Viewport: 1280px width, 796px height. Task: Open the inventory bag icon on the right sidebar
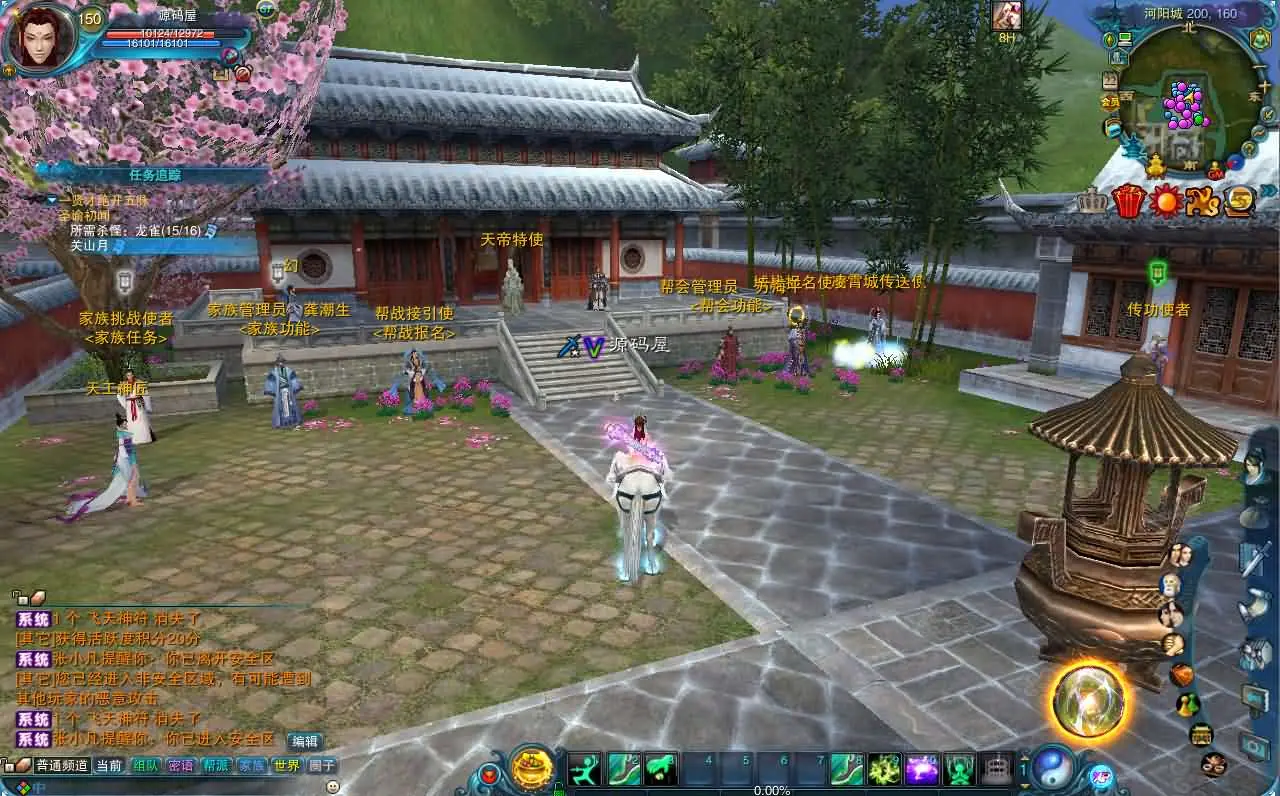1183,675
